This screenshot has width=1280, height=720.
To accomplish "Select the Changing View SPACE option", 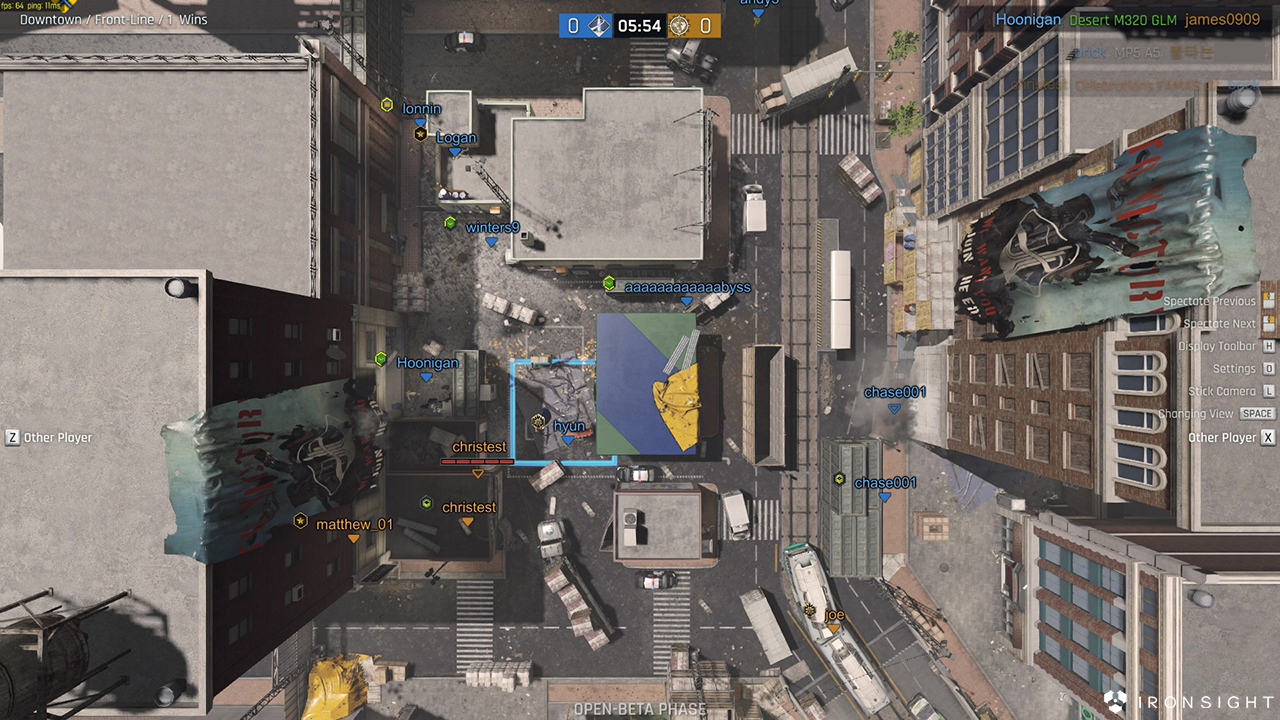I will (x=1257, y=412).
